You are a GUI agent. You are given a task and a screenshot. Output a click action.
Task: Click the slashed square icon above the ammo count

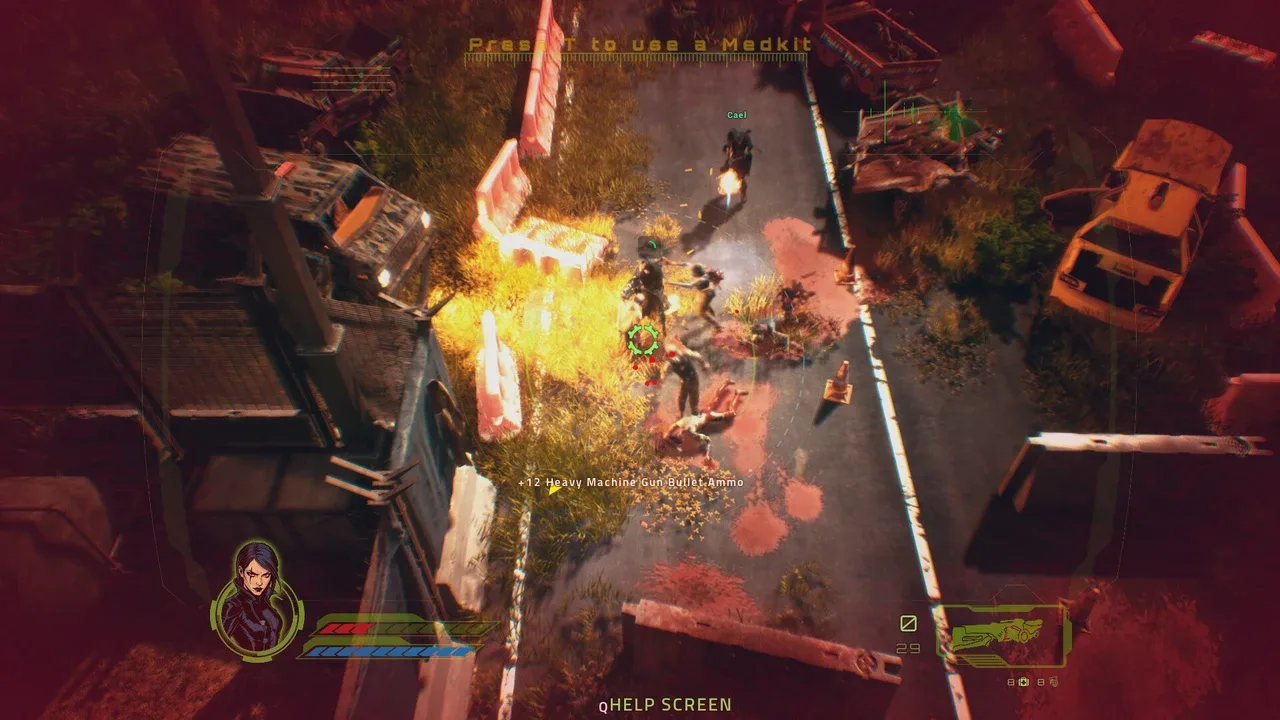908,624
